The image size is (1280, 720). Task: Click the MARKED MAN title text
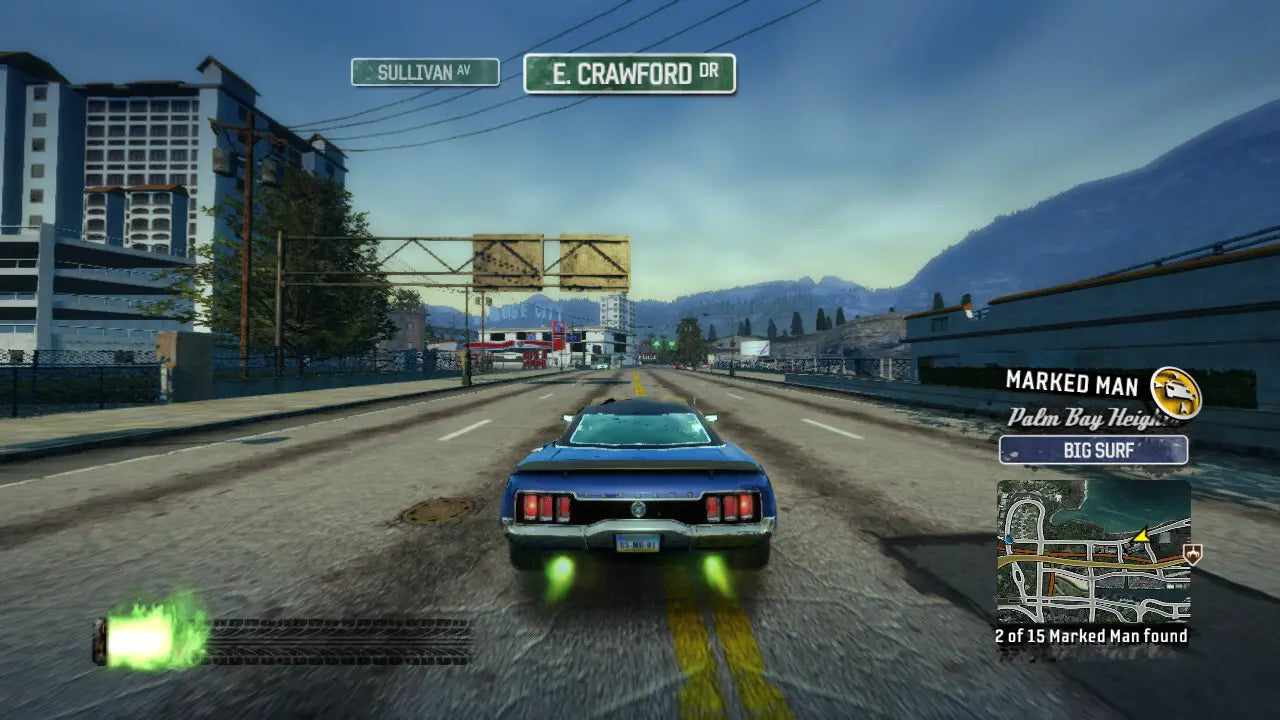pos(1070,382)
